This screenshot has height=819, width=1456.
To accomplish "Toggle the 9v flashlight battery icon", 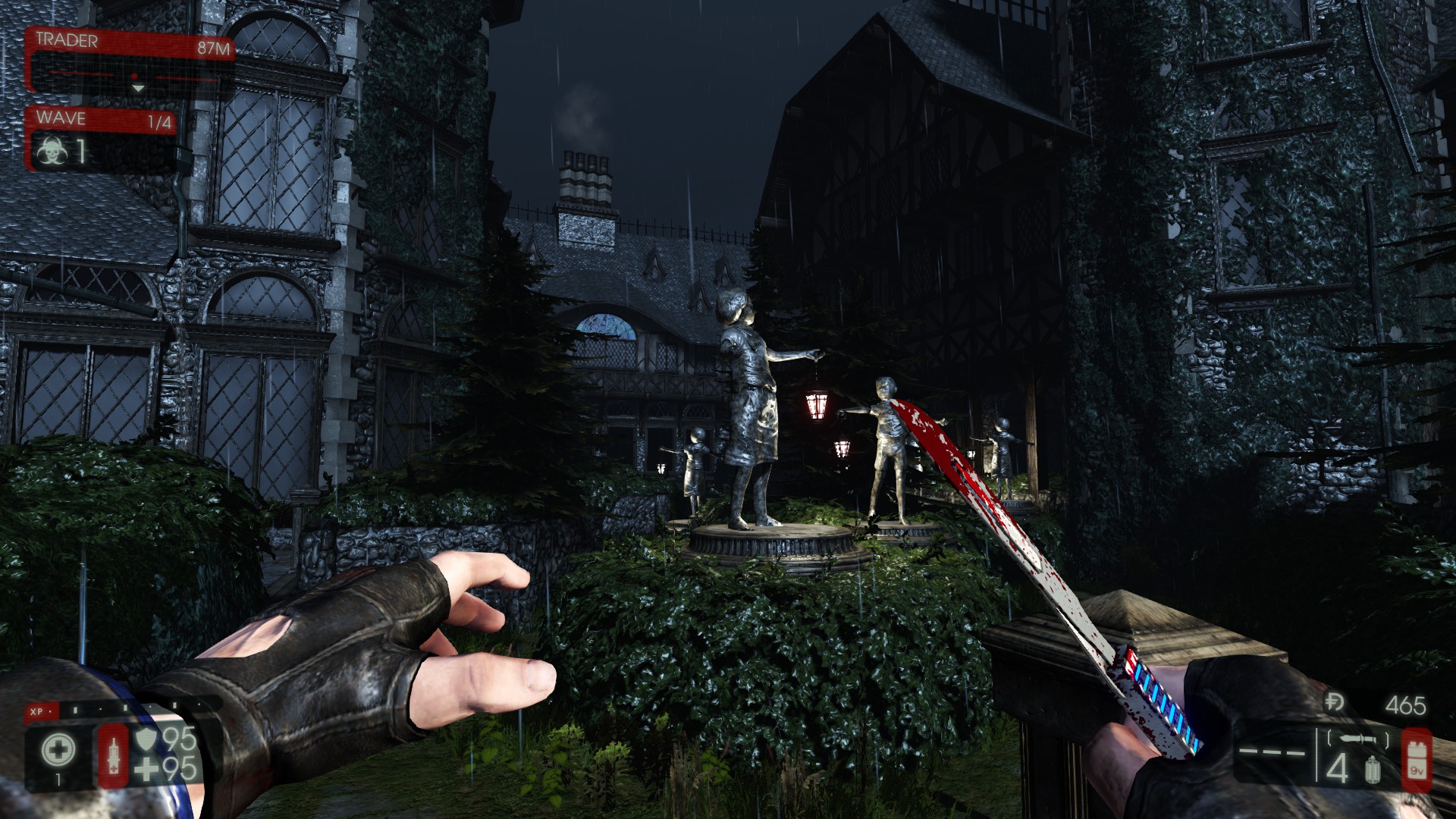I will click(x=1415, y=756).
